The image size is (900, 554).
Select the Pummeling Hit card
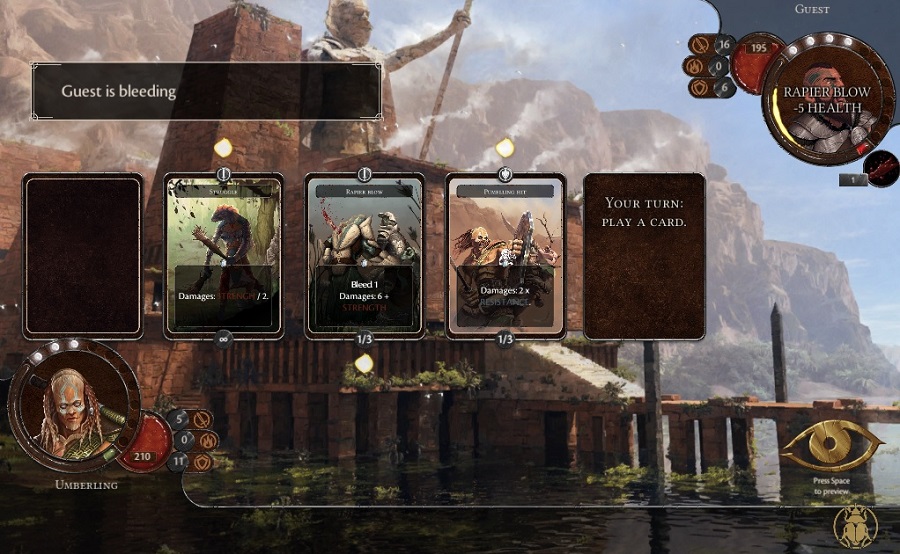coord(505,256)
